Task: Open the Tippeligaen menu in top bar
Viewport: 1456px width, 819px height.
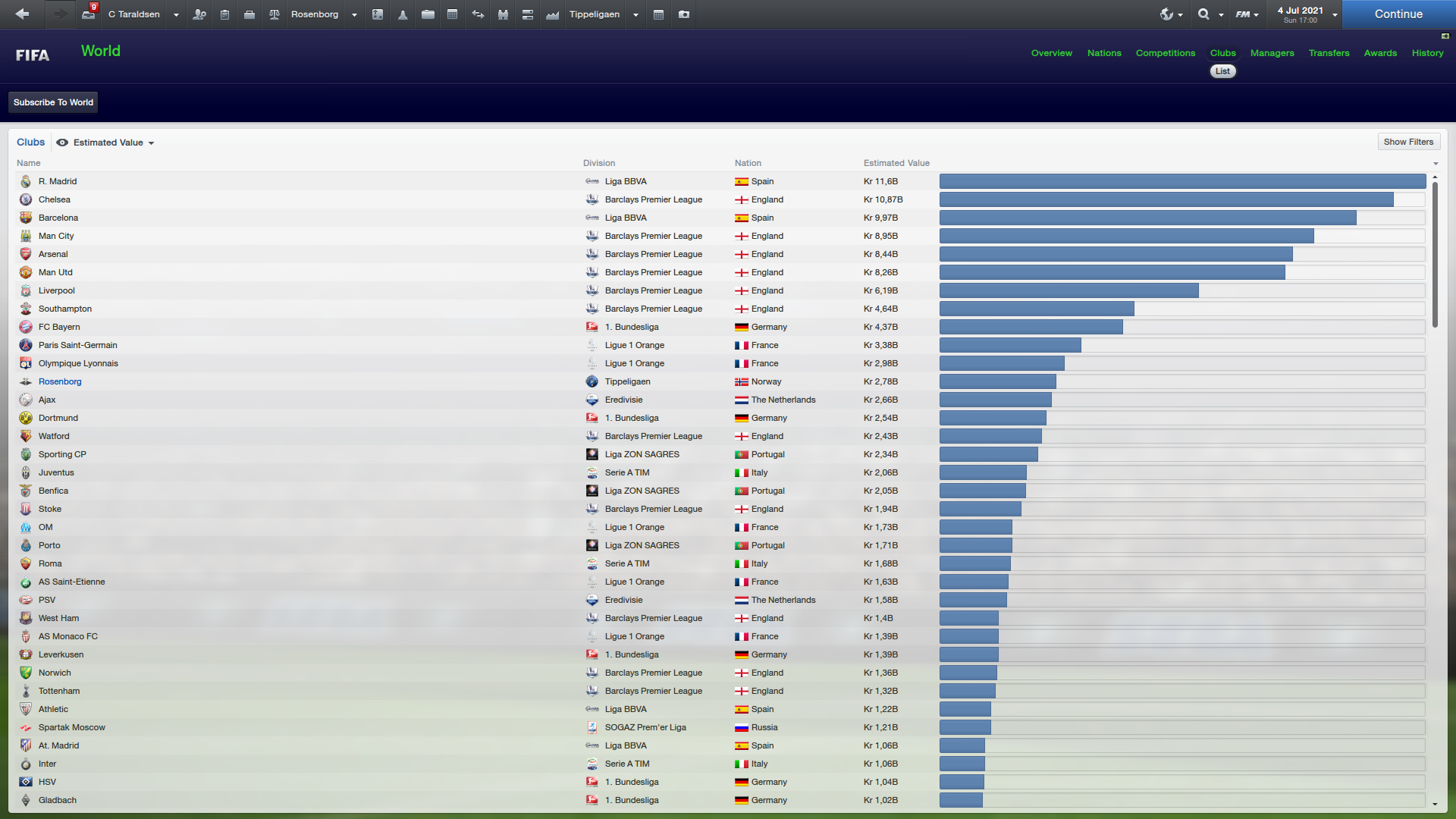Action: pos(595,14)
